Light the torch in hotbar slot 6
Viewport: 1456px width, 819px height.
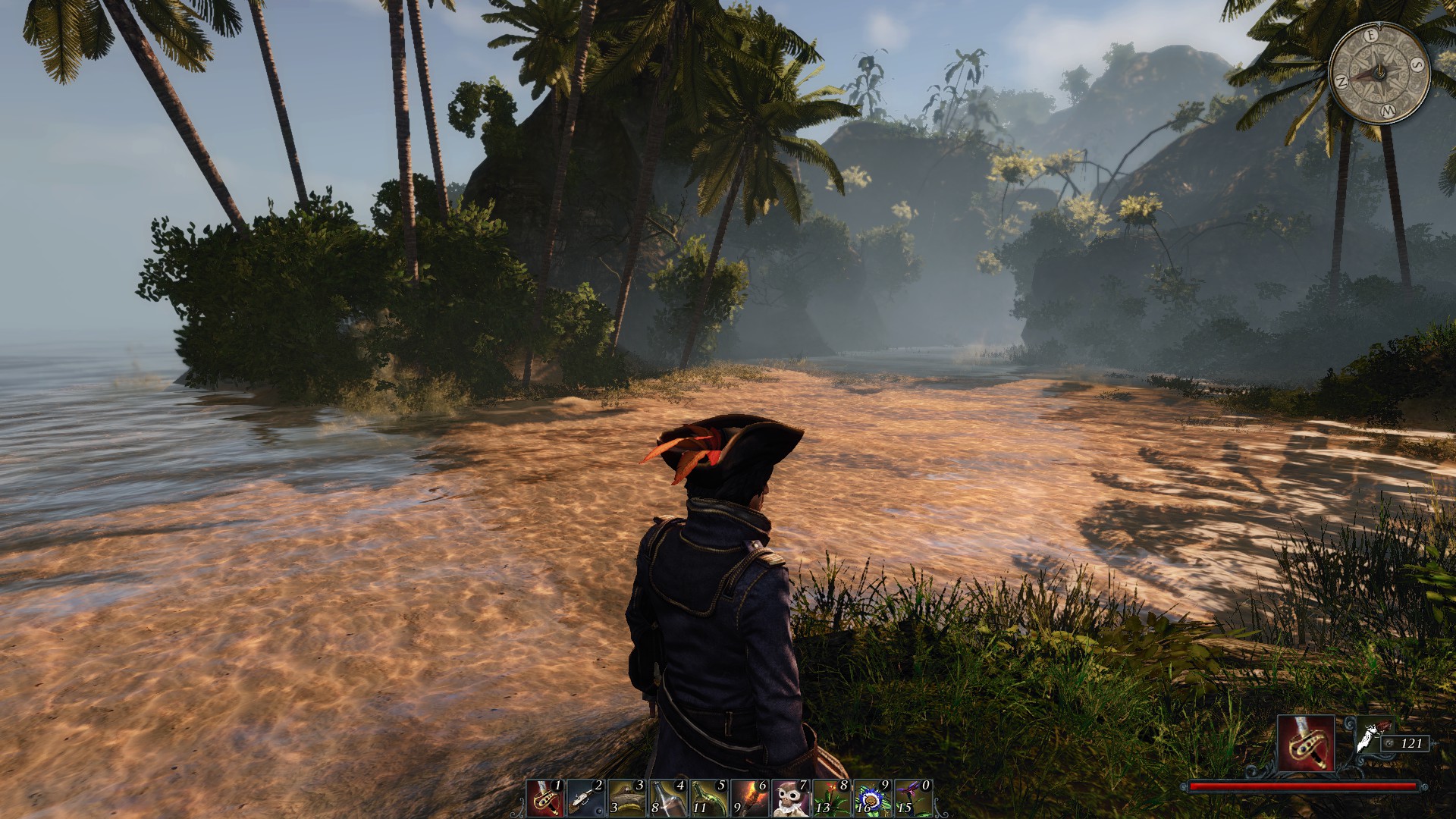[x=749, y=799]
